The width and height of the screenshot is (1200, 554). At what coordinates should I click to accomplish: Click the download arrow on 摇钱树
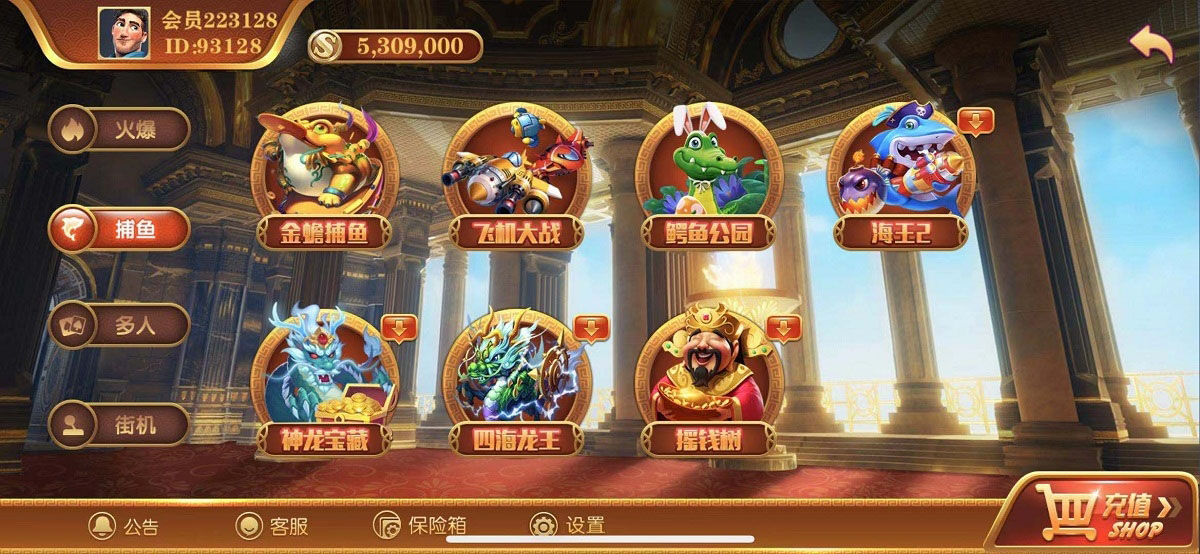783,327
